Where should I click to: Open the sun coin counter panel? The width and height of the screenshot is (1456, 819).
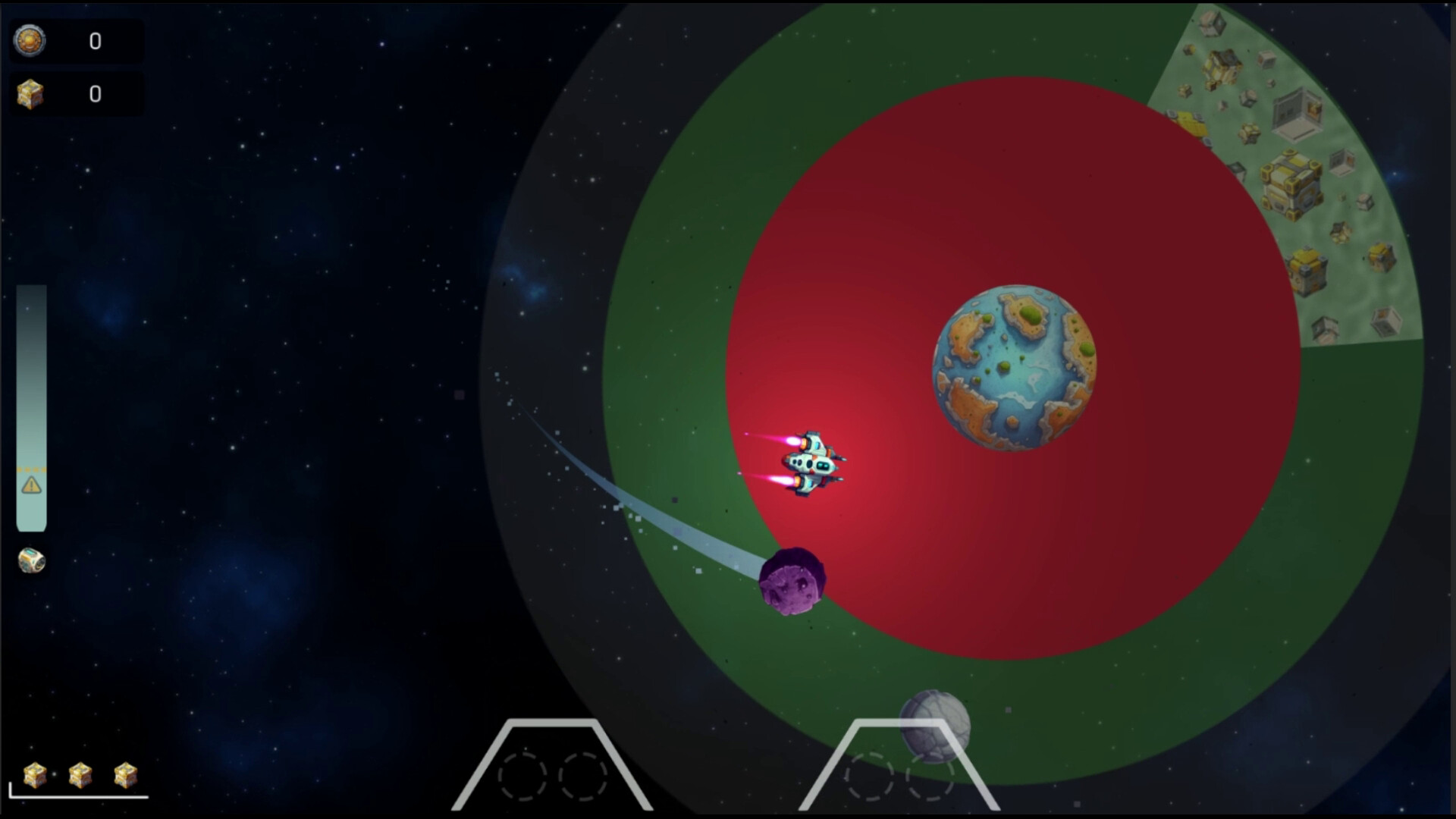pos(76,42)
